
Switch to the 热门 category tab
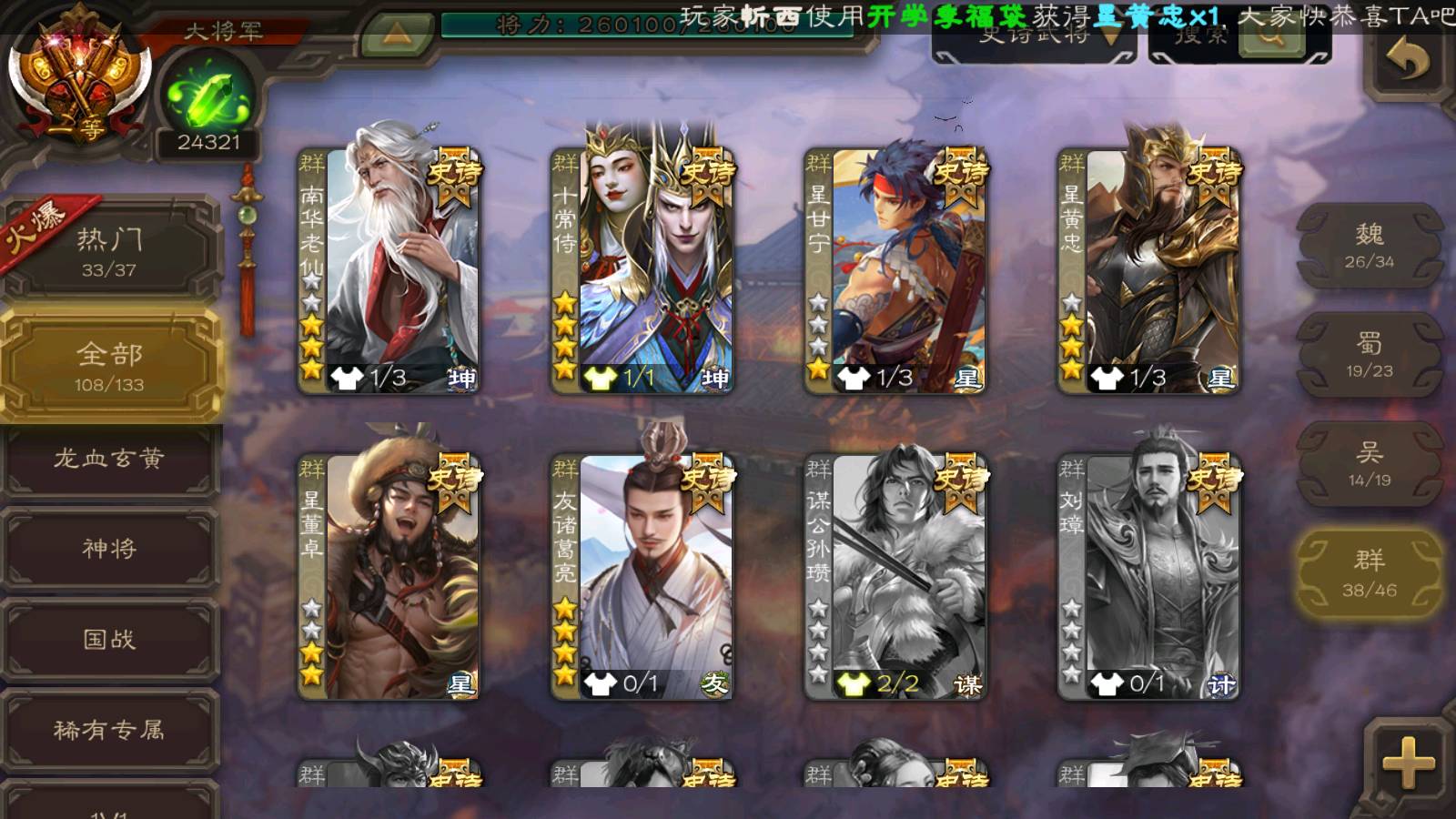pos(109,251)
